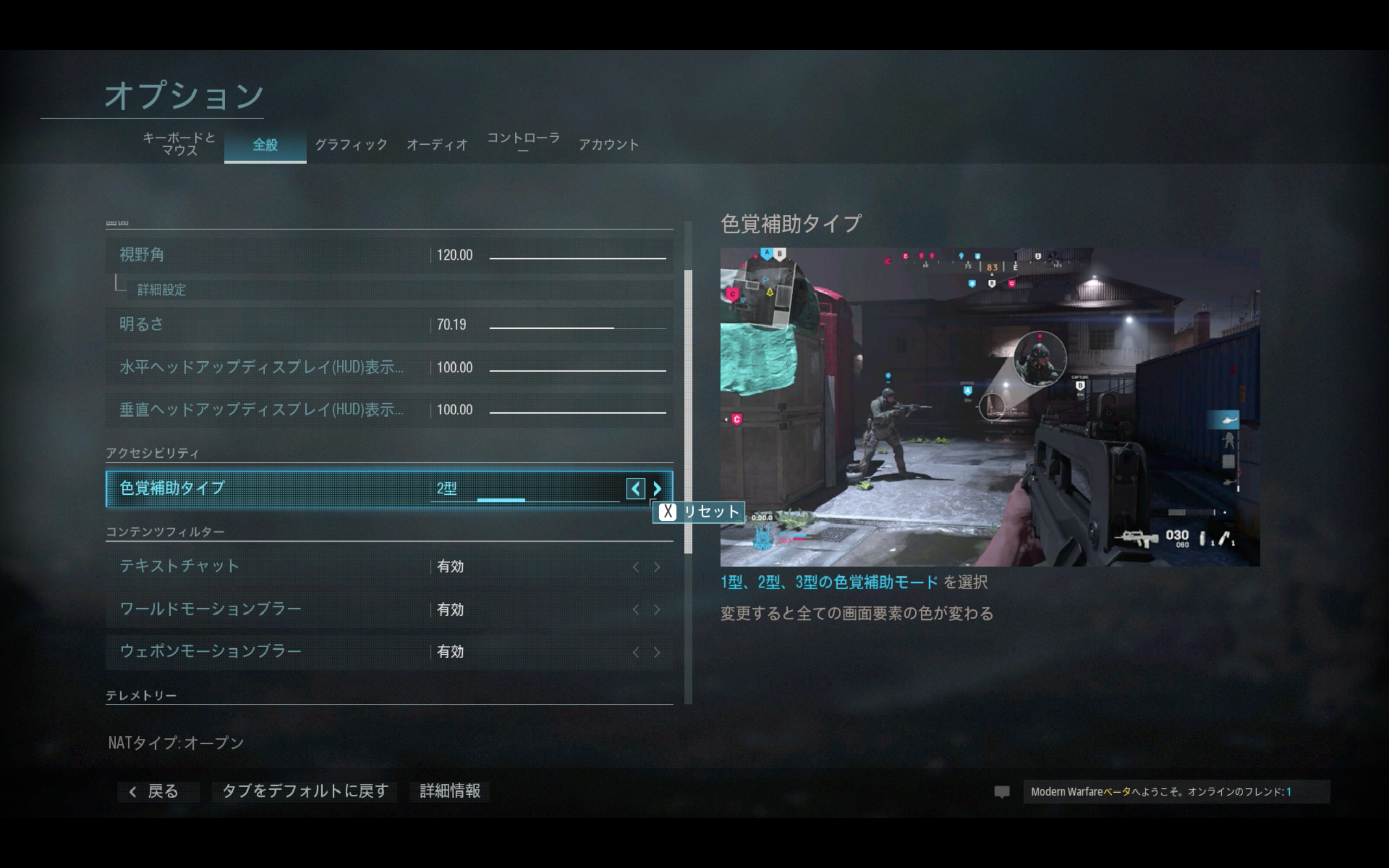Screen dimensions: 1389x868
Task: Go to the アカウント tab
Action: pos(608,145)
